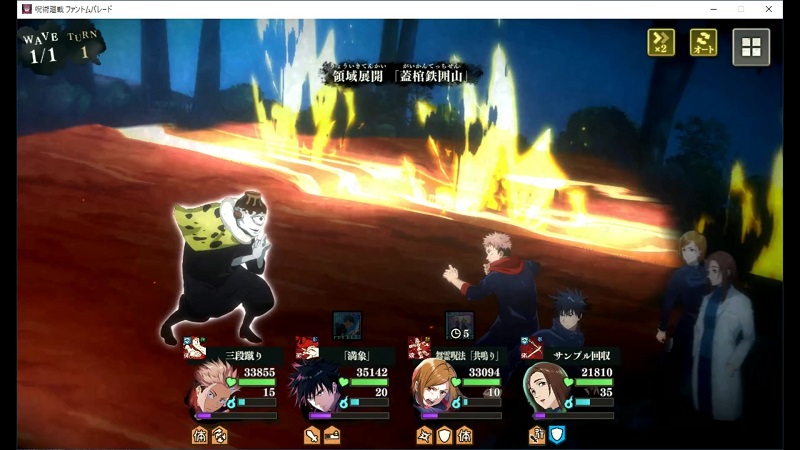Image resolution: width=800 pixels, height=450 pixels.
Task: Toggle the ×2 battle speed button
Action: (x=661, y=43)
